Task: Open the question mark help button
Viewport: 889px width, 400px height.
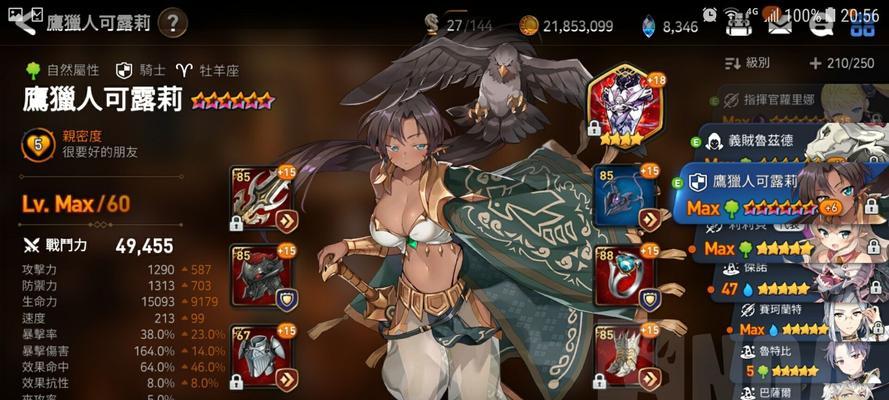Action: click(x=172, y=21)
